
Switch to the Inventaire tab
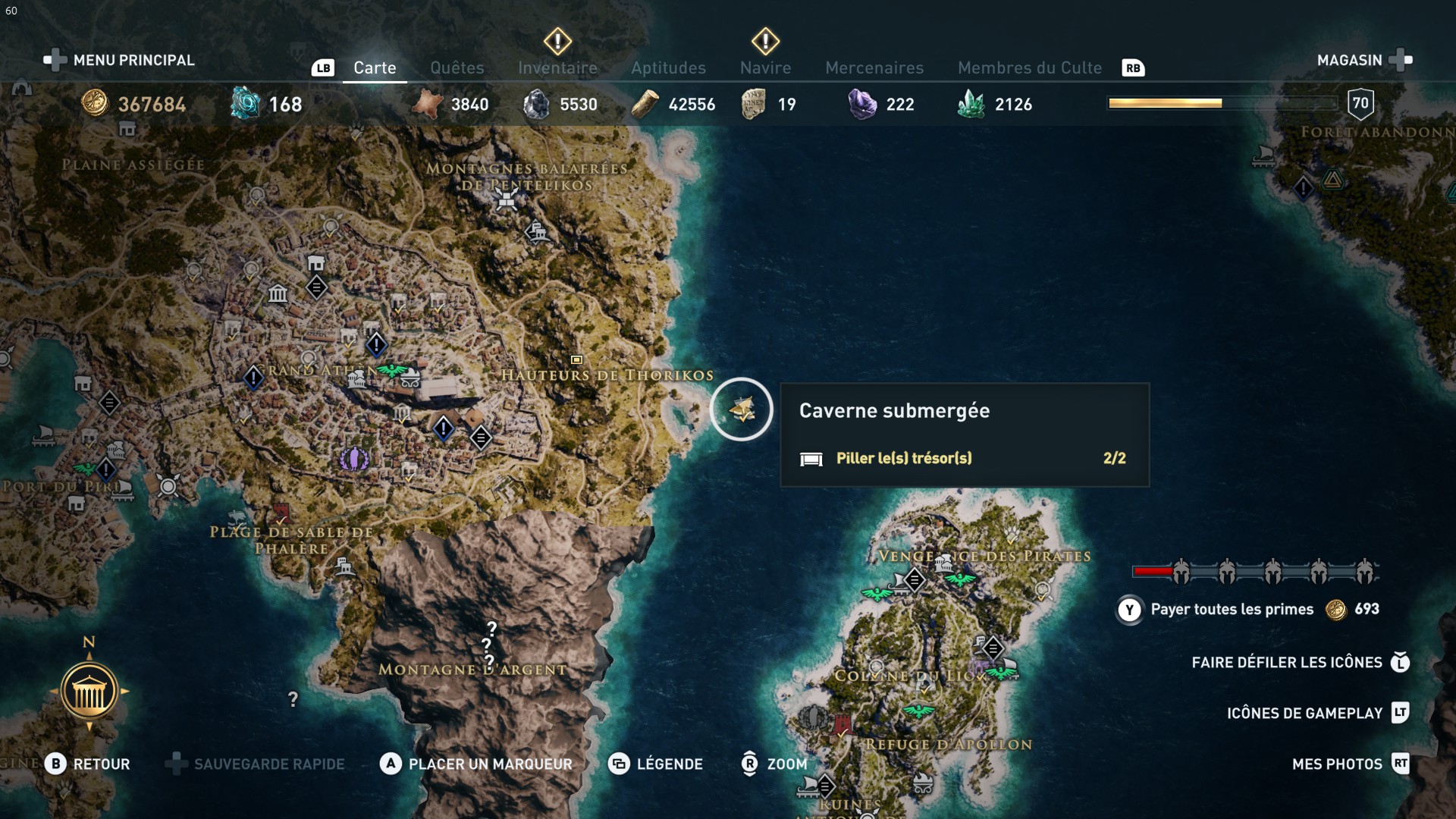click(557, 67)
